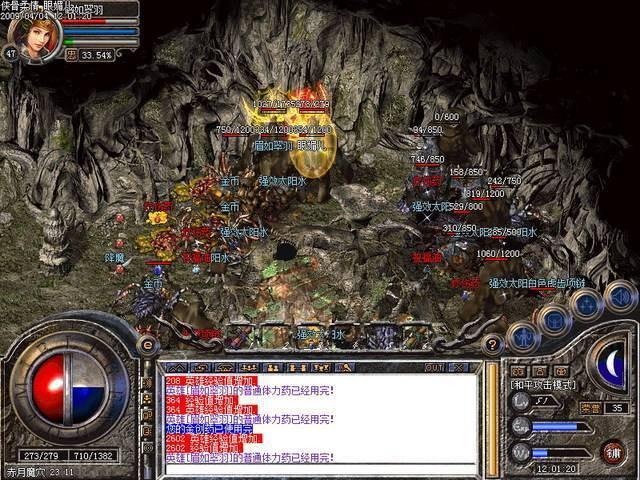
Task: Click the orange 忠 loyalty icon
Action: click(72, 55)
